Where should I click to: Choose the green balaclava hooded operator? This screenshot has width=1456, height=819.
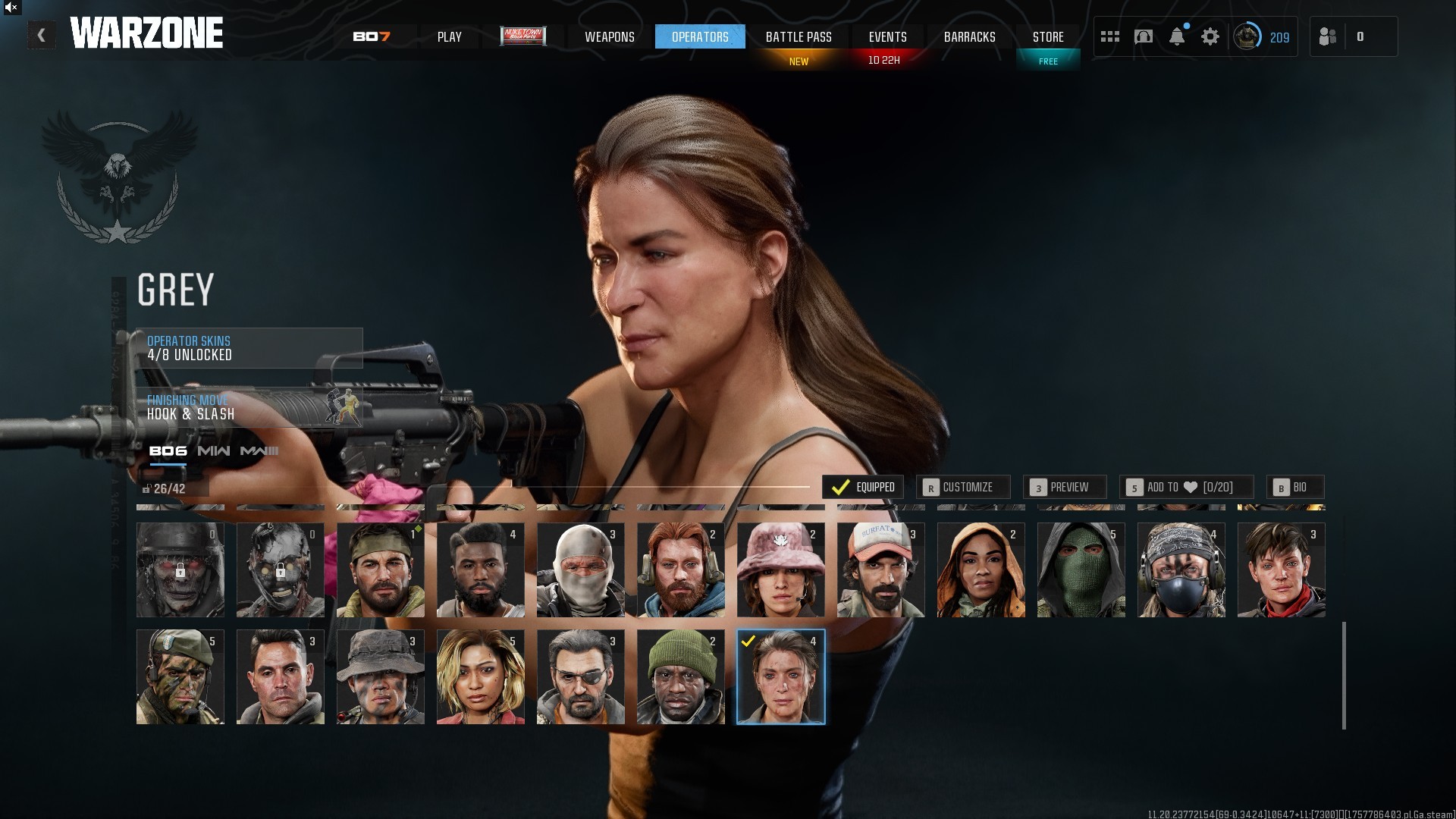click(1081, 570)
